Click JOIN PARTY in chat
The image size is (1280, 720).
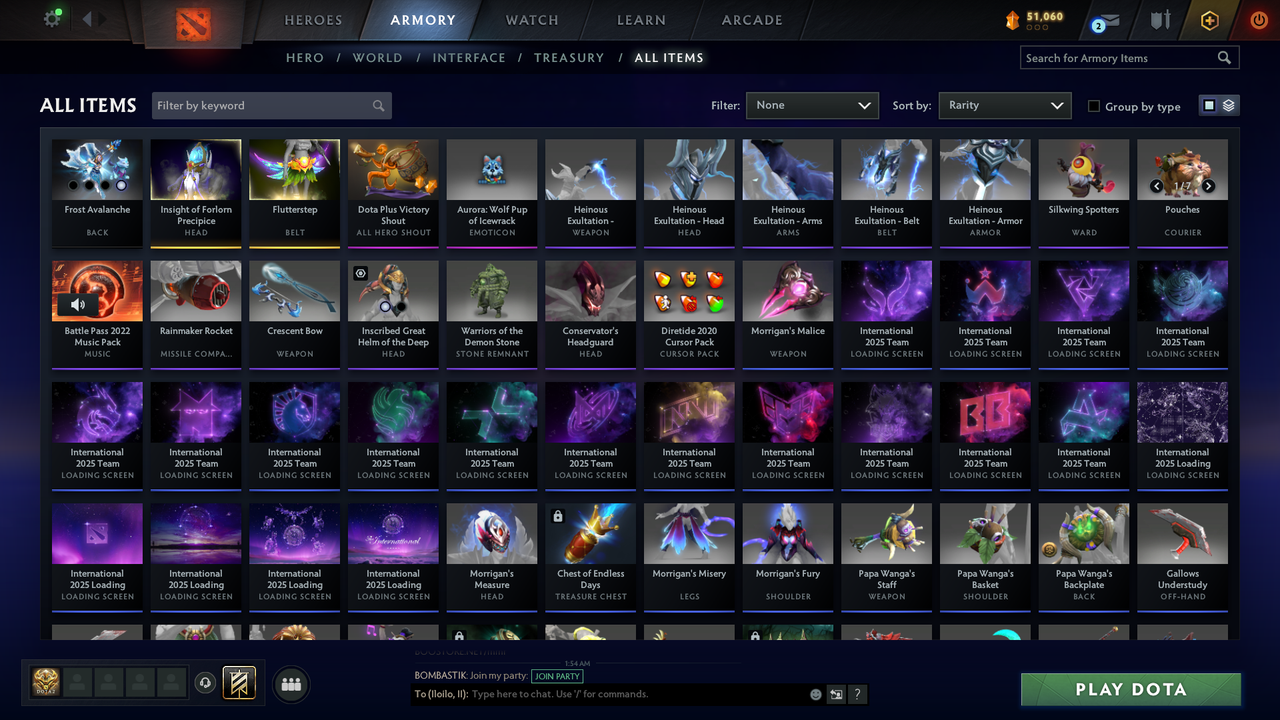click(x=557, y=676)
